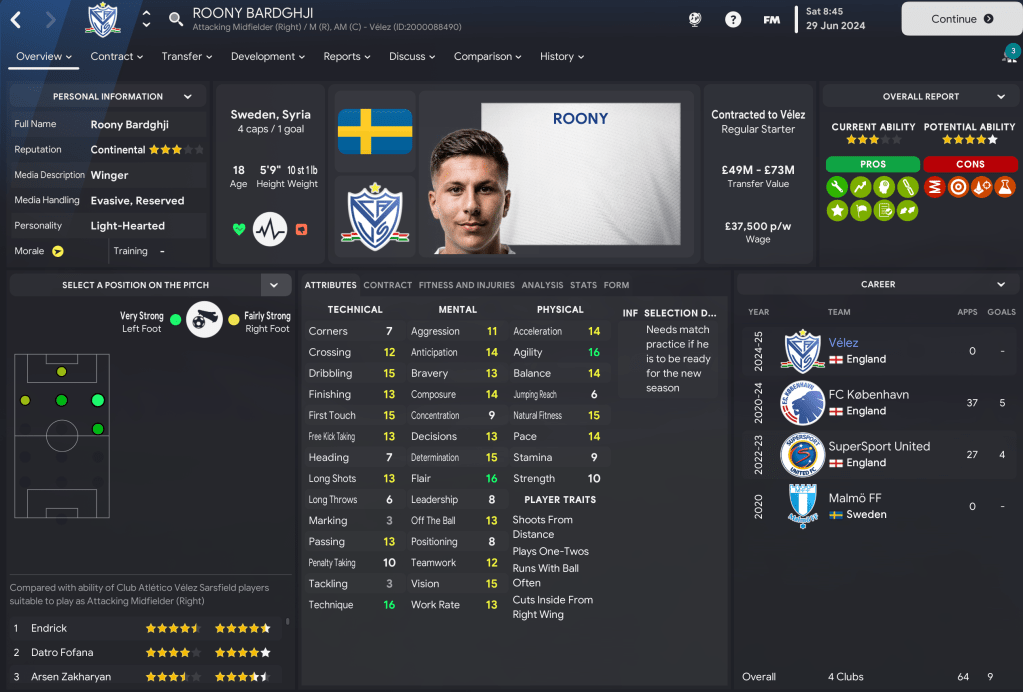Open the Contract menu
1023x692 pixels.
click(x=116, y=57)
